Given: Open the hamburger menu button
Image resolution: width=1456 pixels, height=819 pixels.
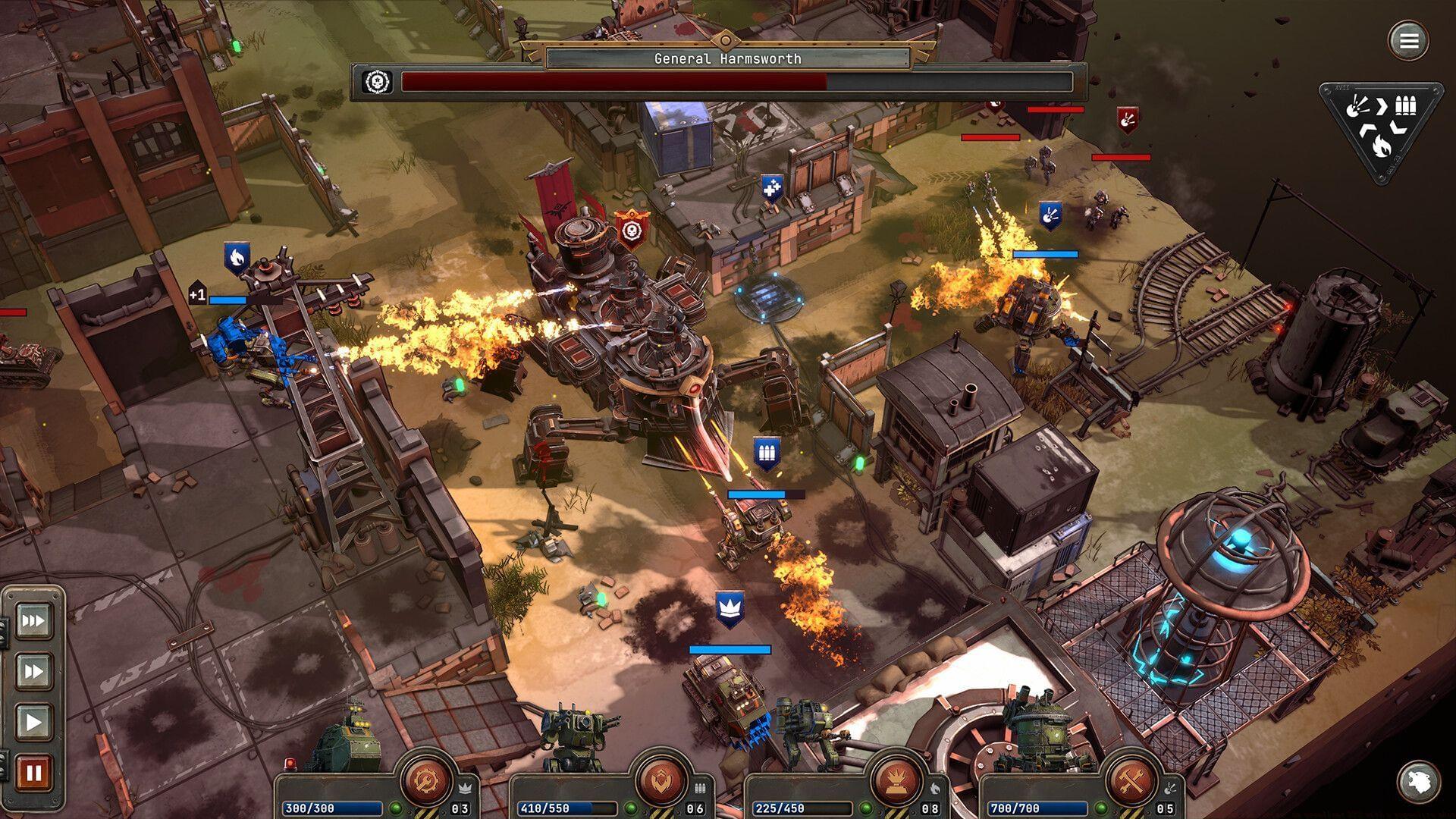Looking at the screenshot, I should (x=1408, y=40).
